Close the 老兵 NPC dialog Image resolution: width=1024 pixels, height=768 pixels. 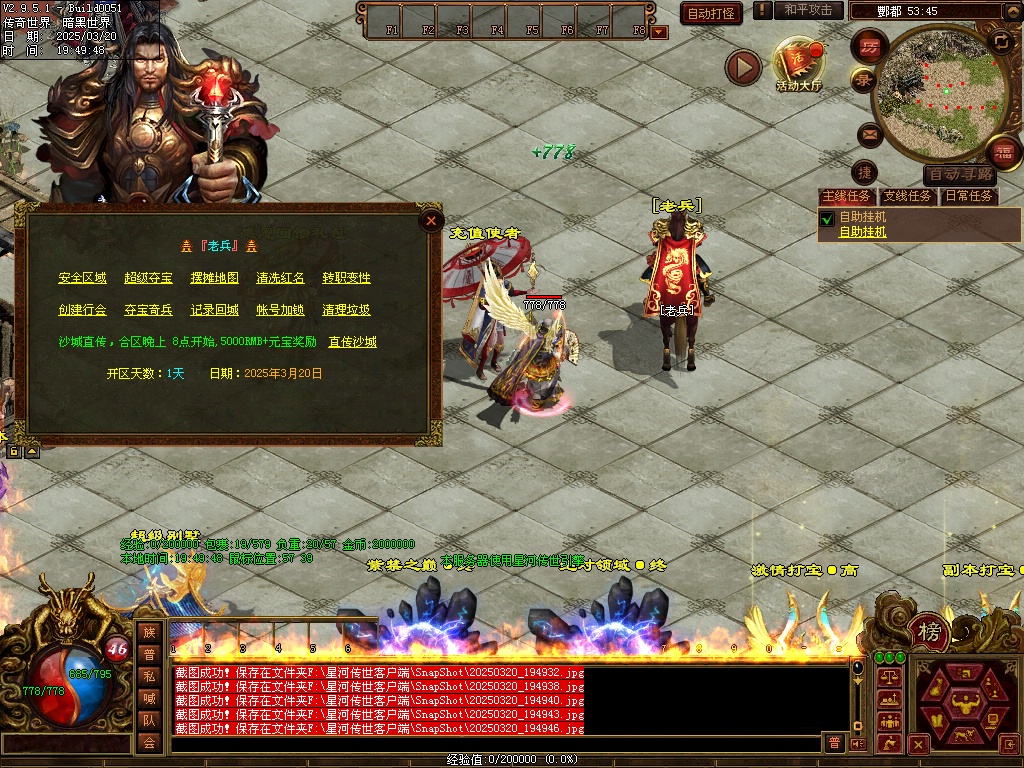pos(431,220)
